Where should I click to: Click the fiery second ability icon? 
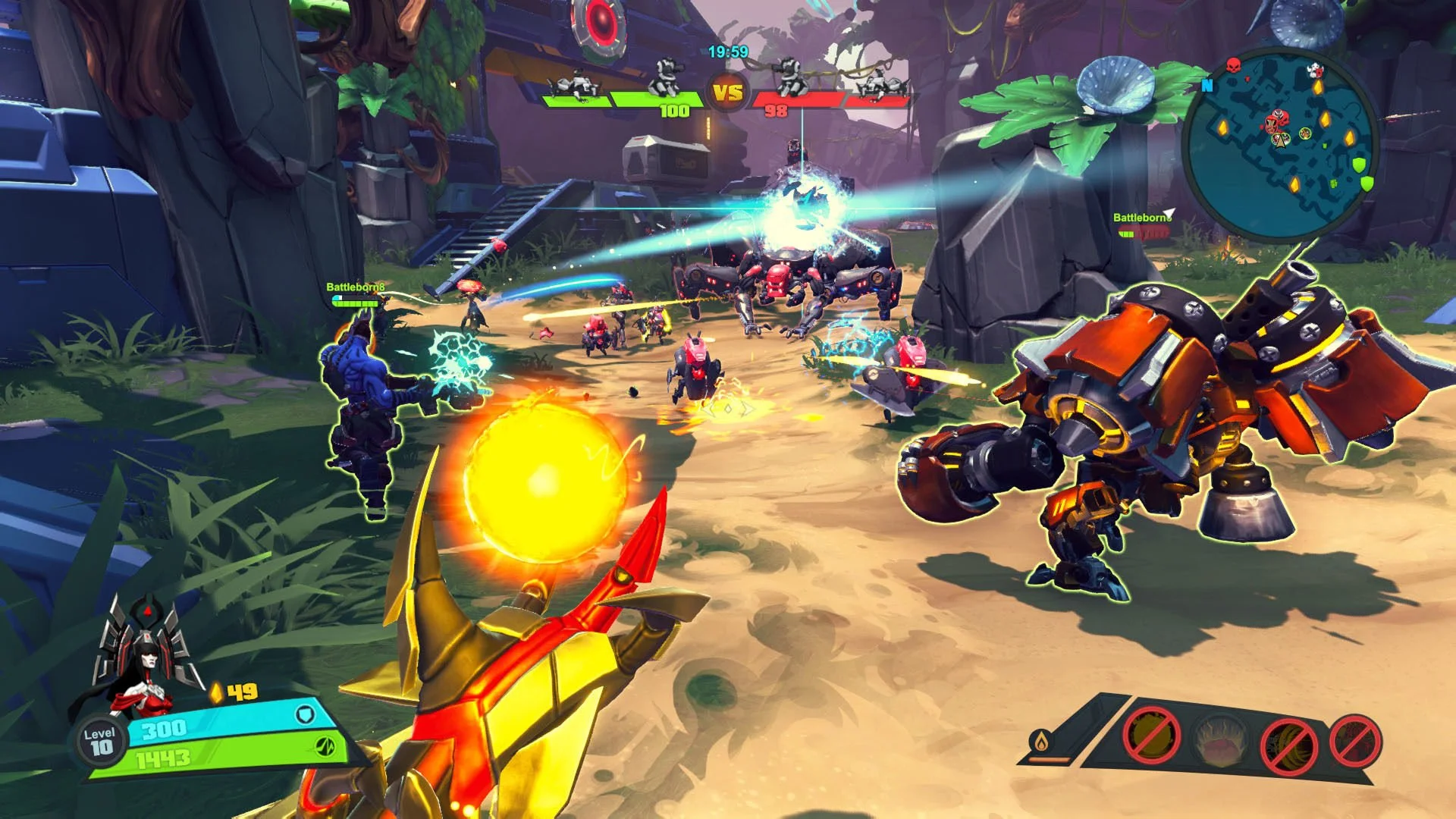coord(1221,741)
